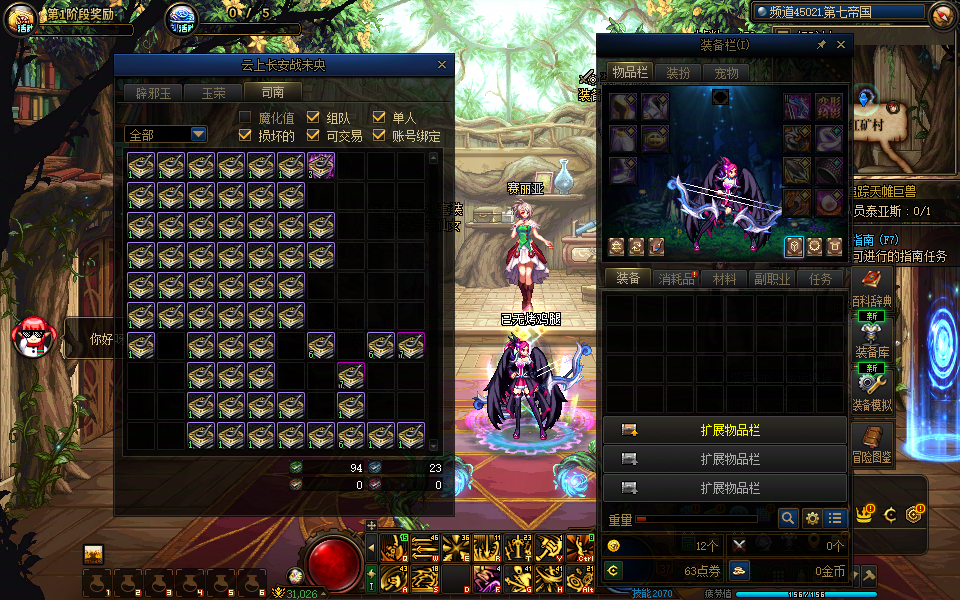The height and width of the screenshot is (600, 960).
Task: Toggle the 魔化值 checkbox
Action: point(245,117)
